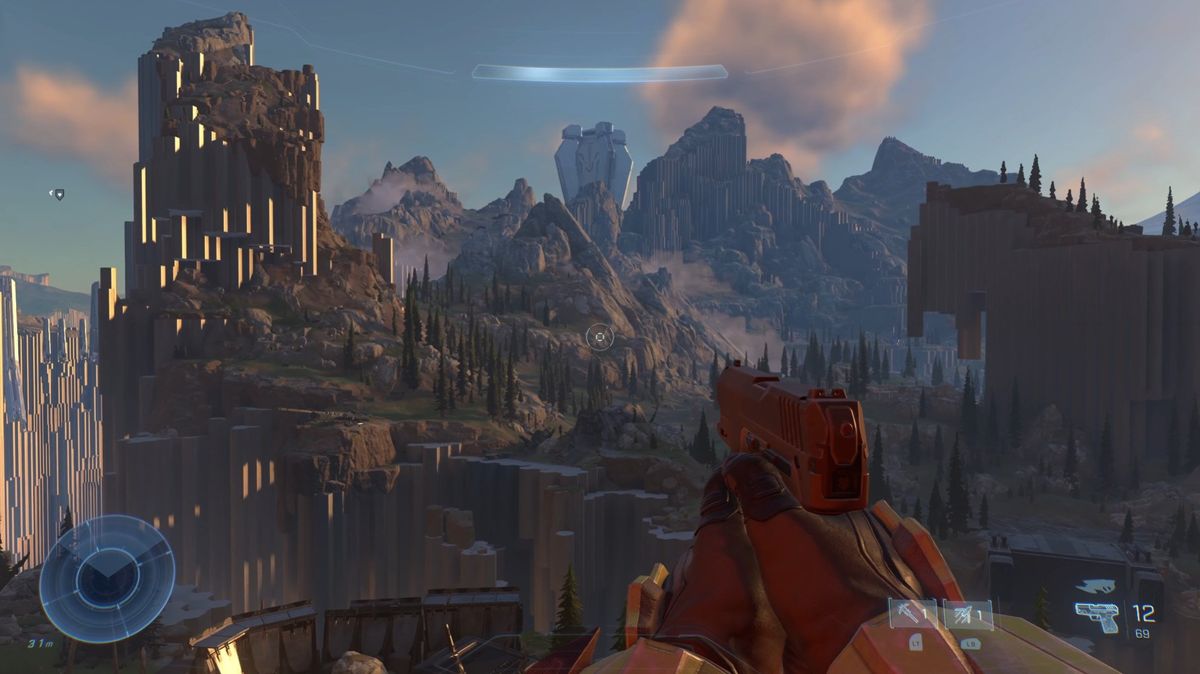Screen dimensions: 1200x674
Task: Click the circular motion tracker radar
Action: click(x=107, y=578)
